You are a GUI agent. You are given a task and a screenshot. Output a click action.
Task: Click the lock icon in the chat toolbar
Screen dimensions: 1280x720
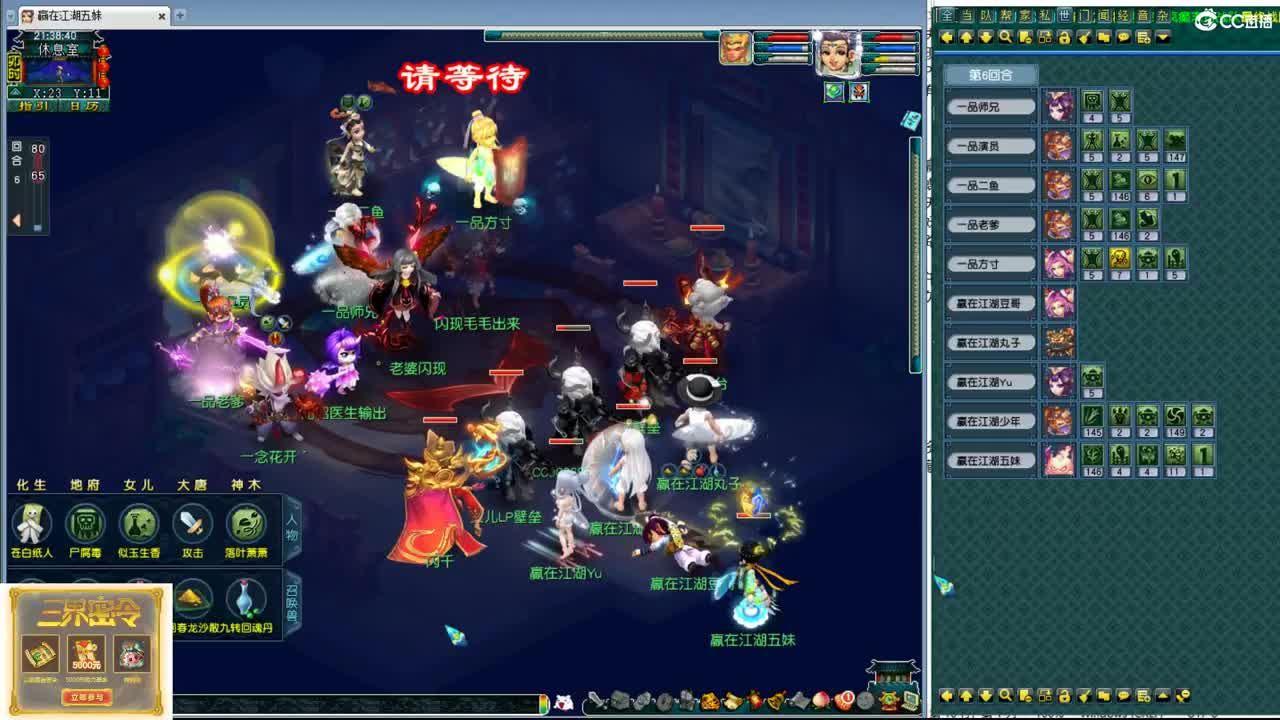[1065, 36]
